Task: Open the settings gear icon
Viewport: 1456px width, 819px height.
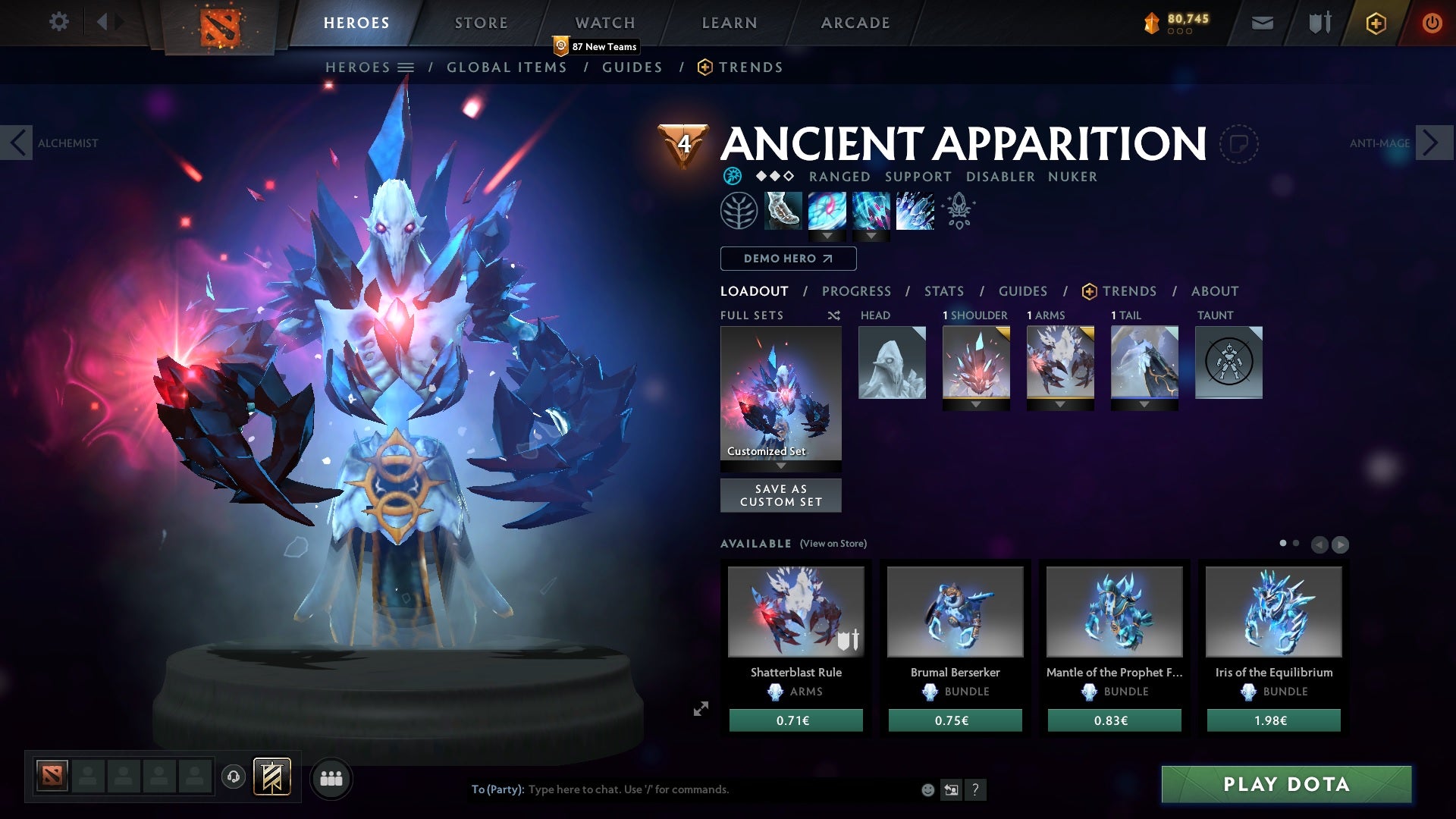Action: pyautogui.click(x=59, y=22)
